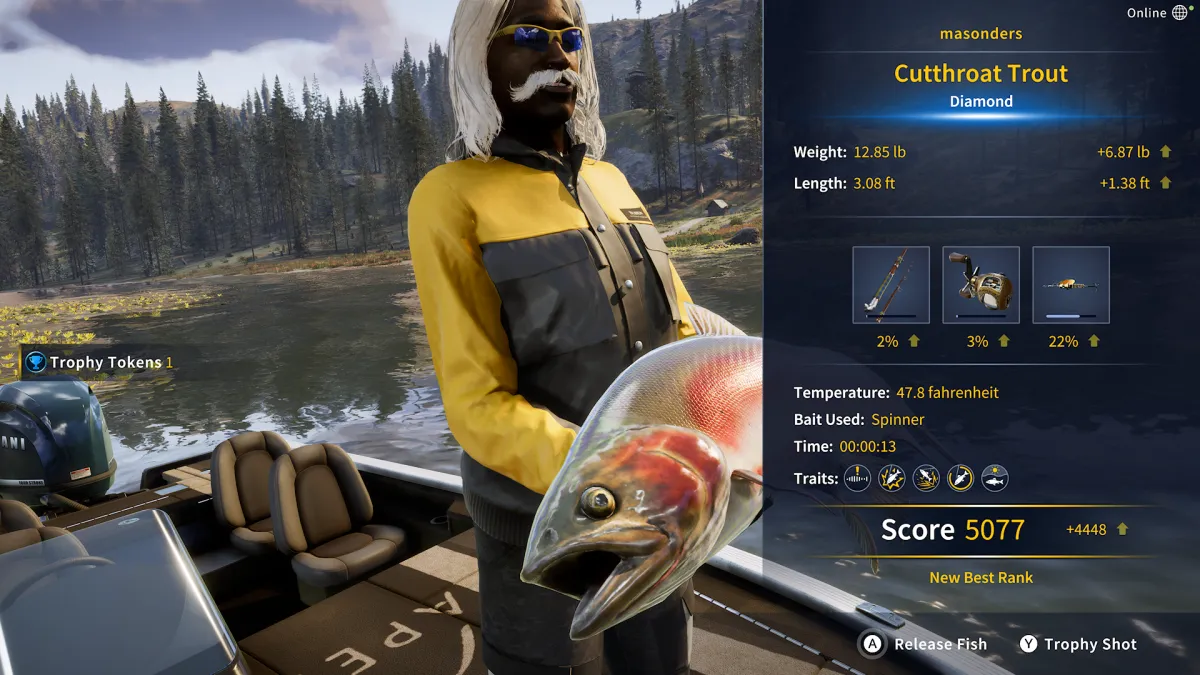Open the Trophy Tokens badge
Screen dimensions: 1200x675
click(x=98, y=362)
